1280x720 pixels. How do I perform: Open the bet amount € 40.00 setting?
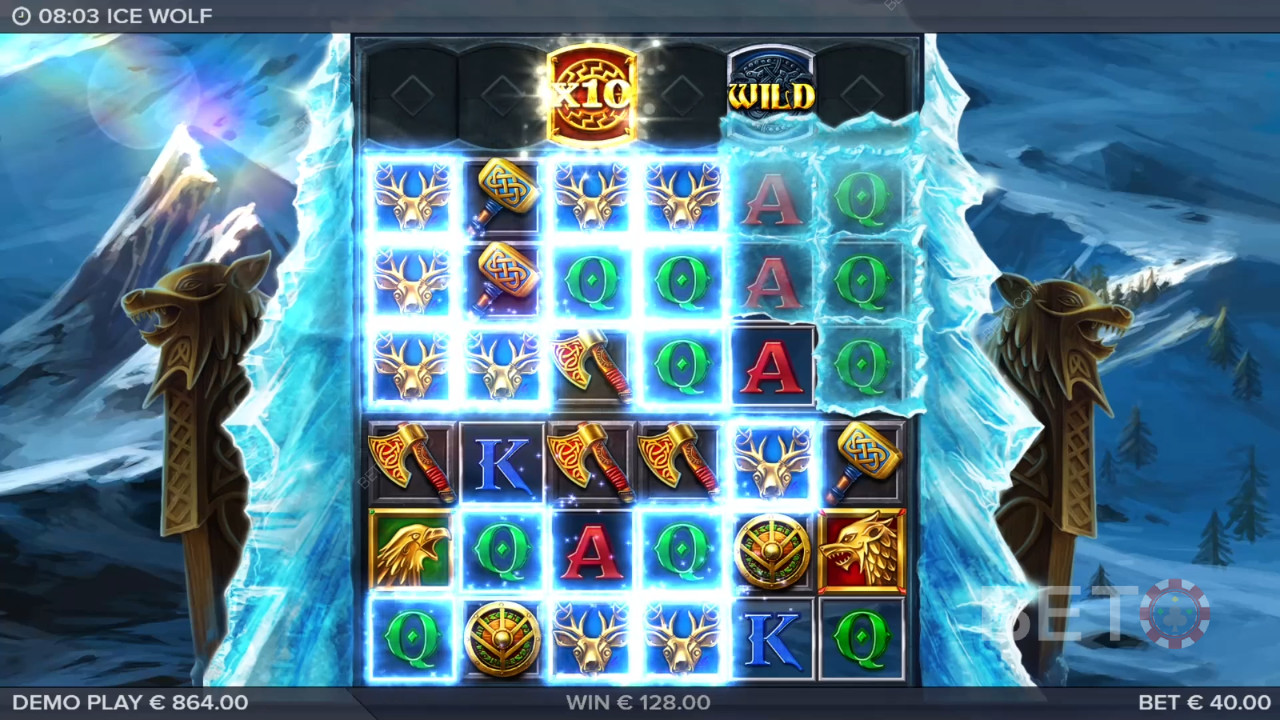[1204, 703]
